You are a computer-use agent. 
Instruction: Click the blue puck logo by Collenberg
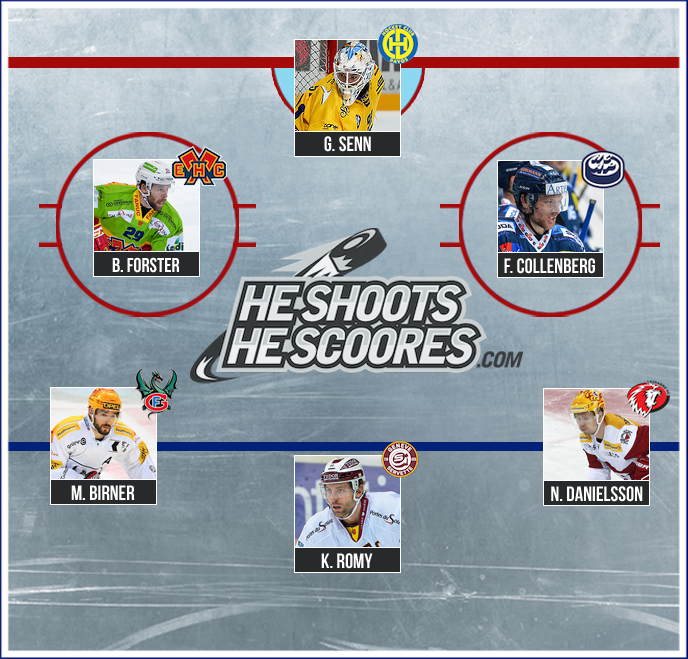(x=602, y=170)
